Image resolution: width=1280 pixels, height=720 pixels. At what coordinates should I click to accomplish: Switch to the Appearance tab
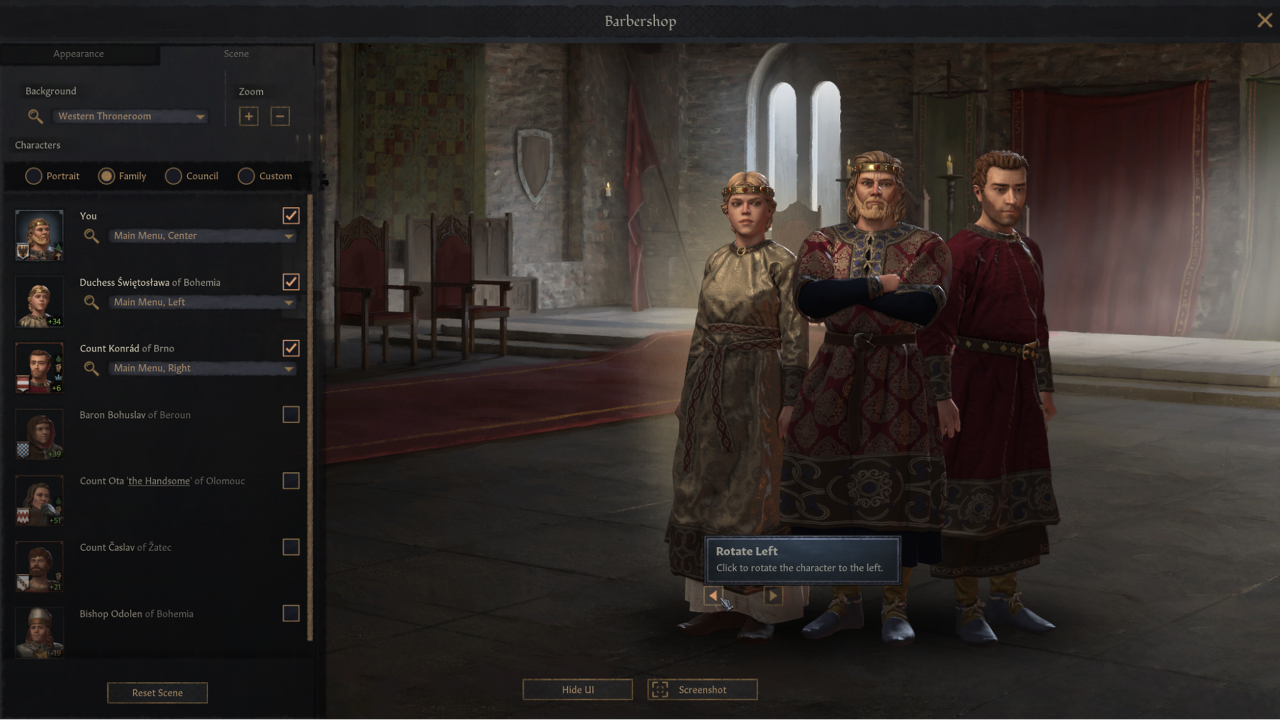coord(78,54)
